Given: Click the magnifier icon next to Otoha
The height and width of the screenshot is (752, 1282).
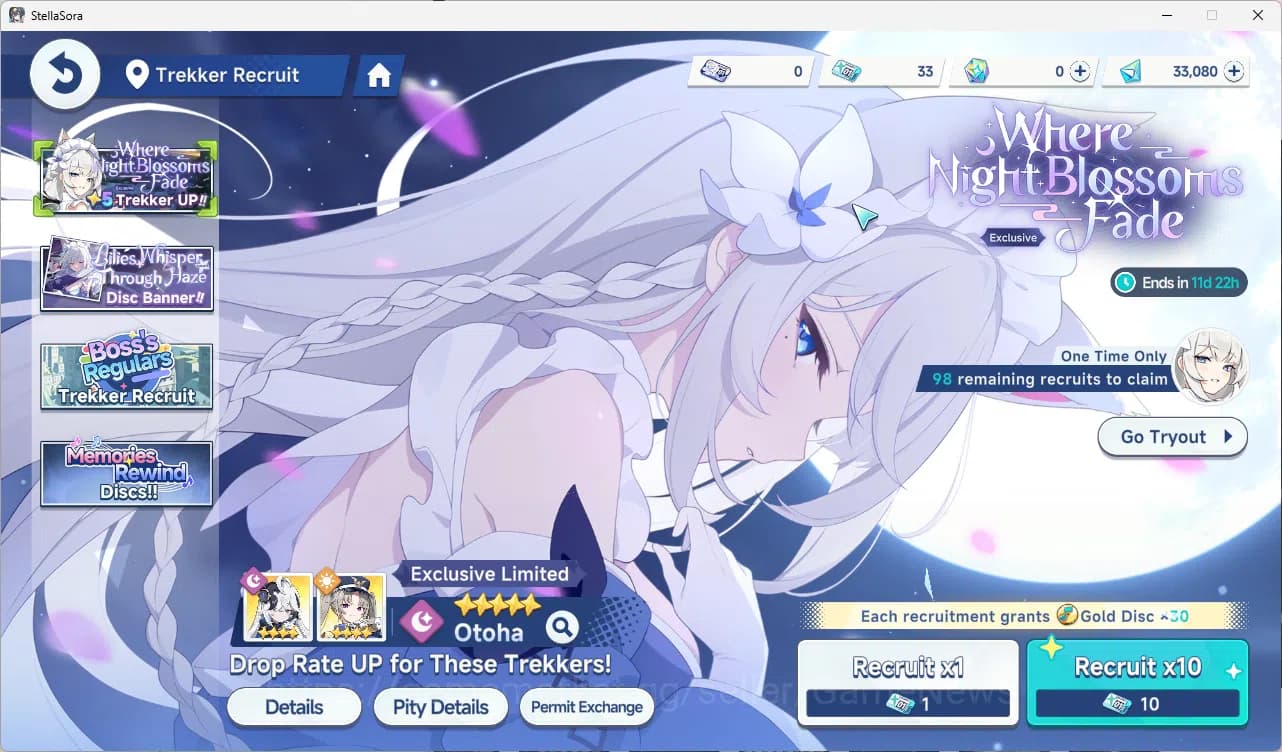Looking at the screenshot, I should pos(561,628).
